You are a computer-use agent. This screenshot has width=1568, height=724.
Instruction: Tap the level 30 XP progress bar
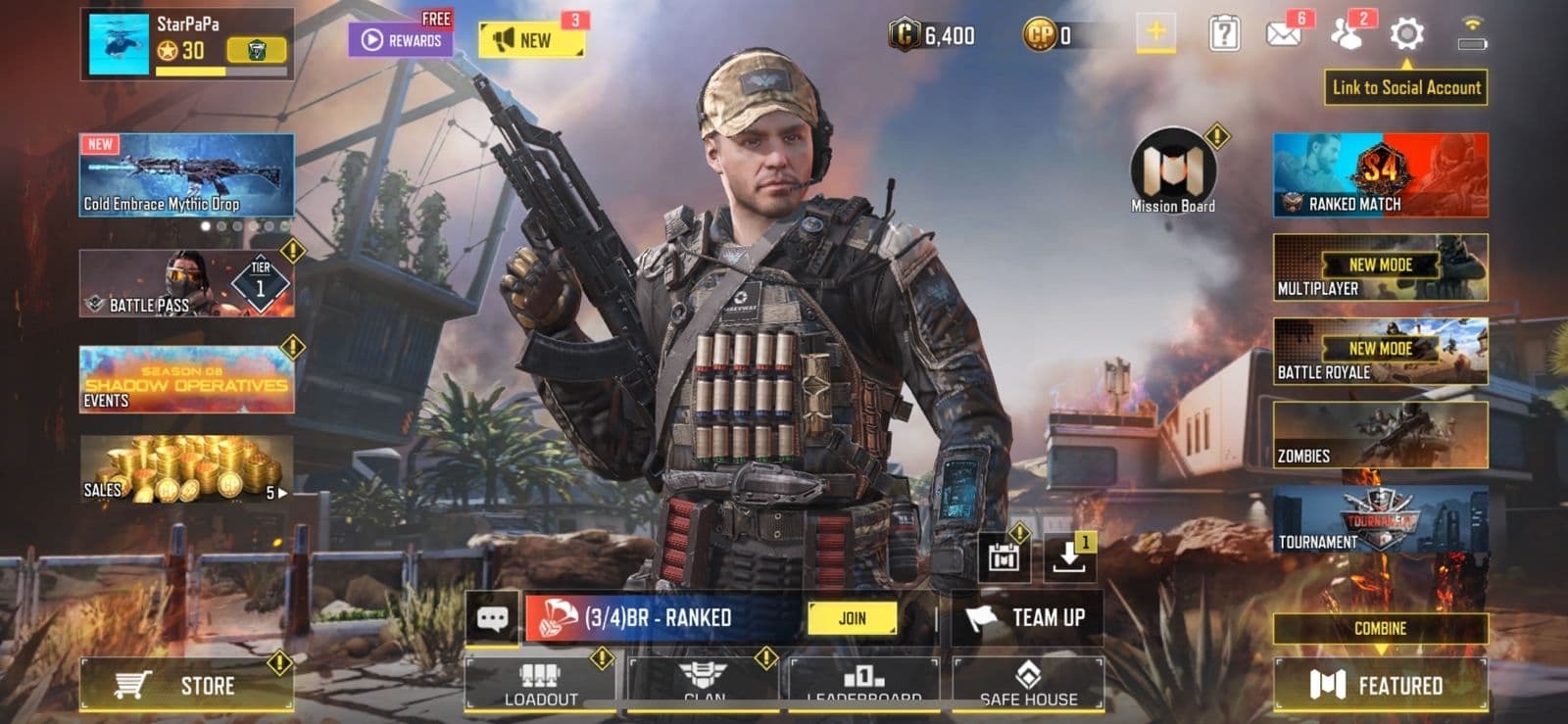point(220,72)
